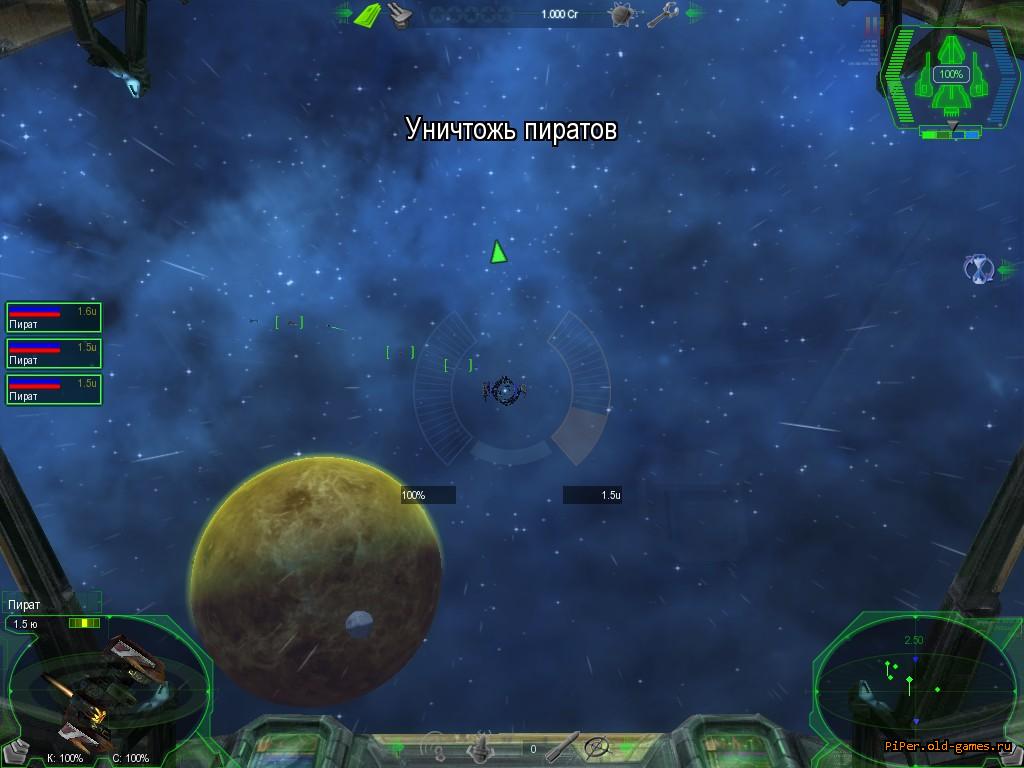Toggle the crossed-out target icon
1024x768 pixels.
[x=598, y=747]
